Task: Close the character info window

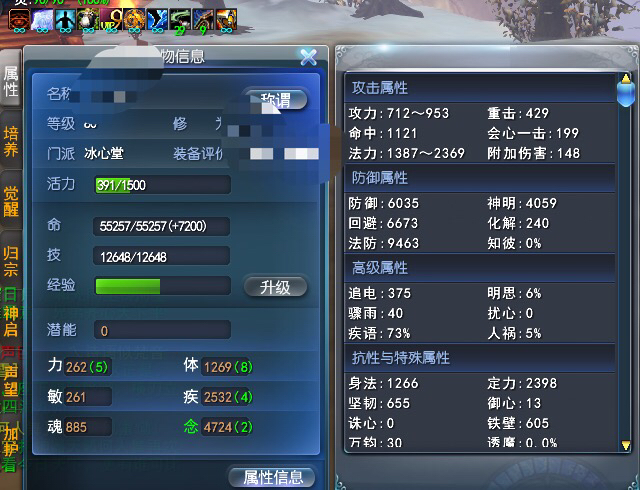Action: click(x=308, y=57)
